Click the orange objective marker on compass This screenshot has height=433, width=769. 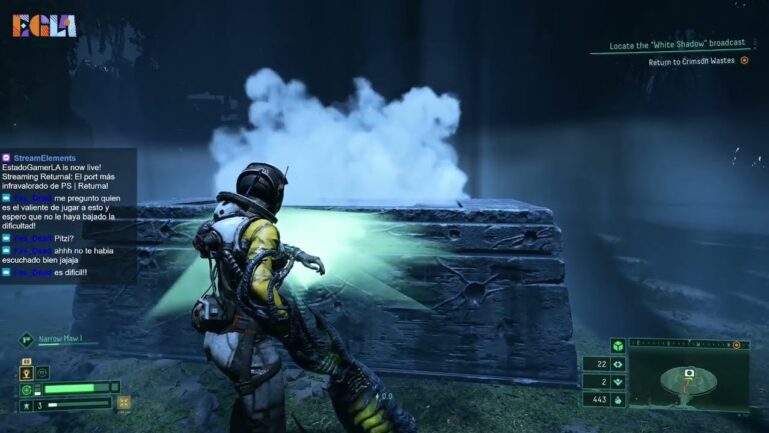737,344
